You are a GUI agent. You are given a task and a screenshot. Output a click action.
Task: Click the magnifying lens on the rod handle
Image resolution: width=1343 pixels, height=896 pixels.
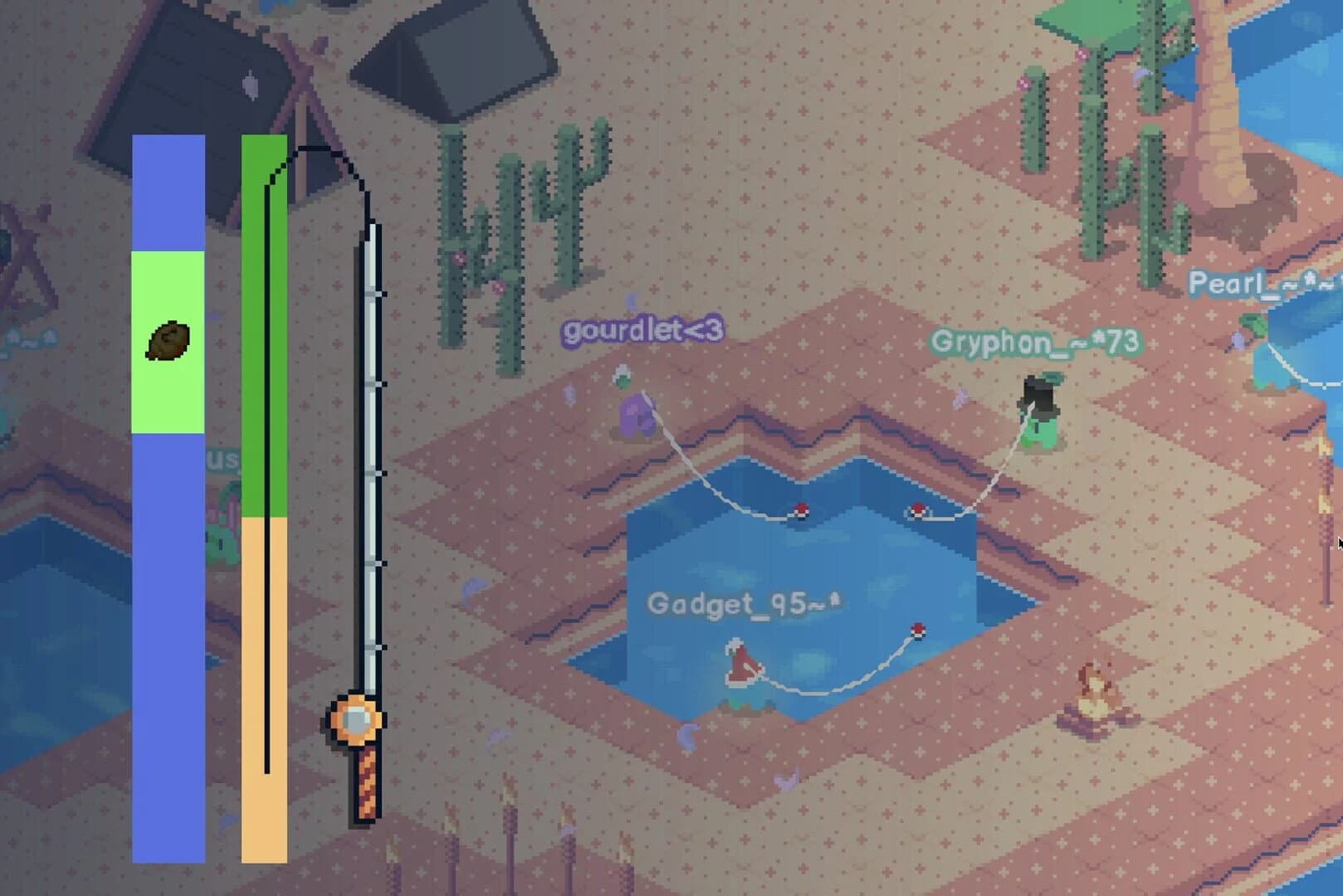point(359,719)
